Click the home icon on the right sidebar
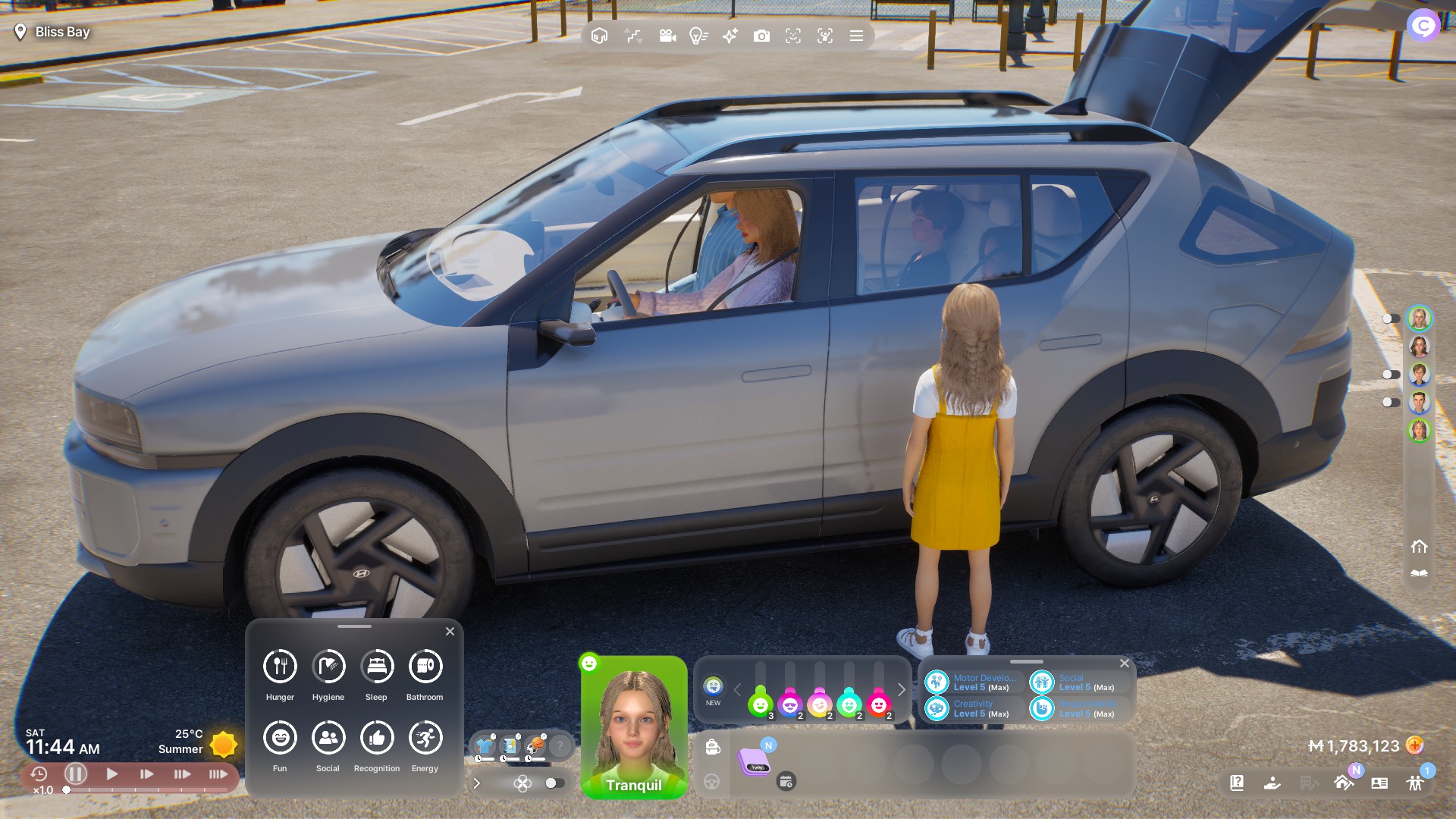 [1419, 546]
